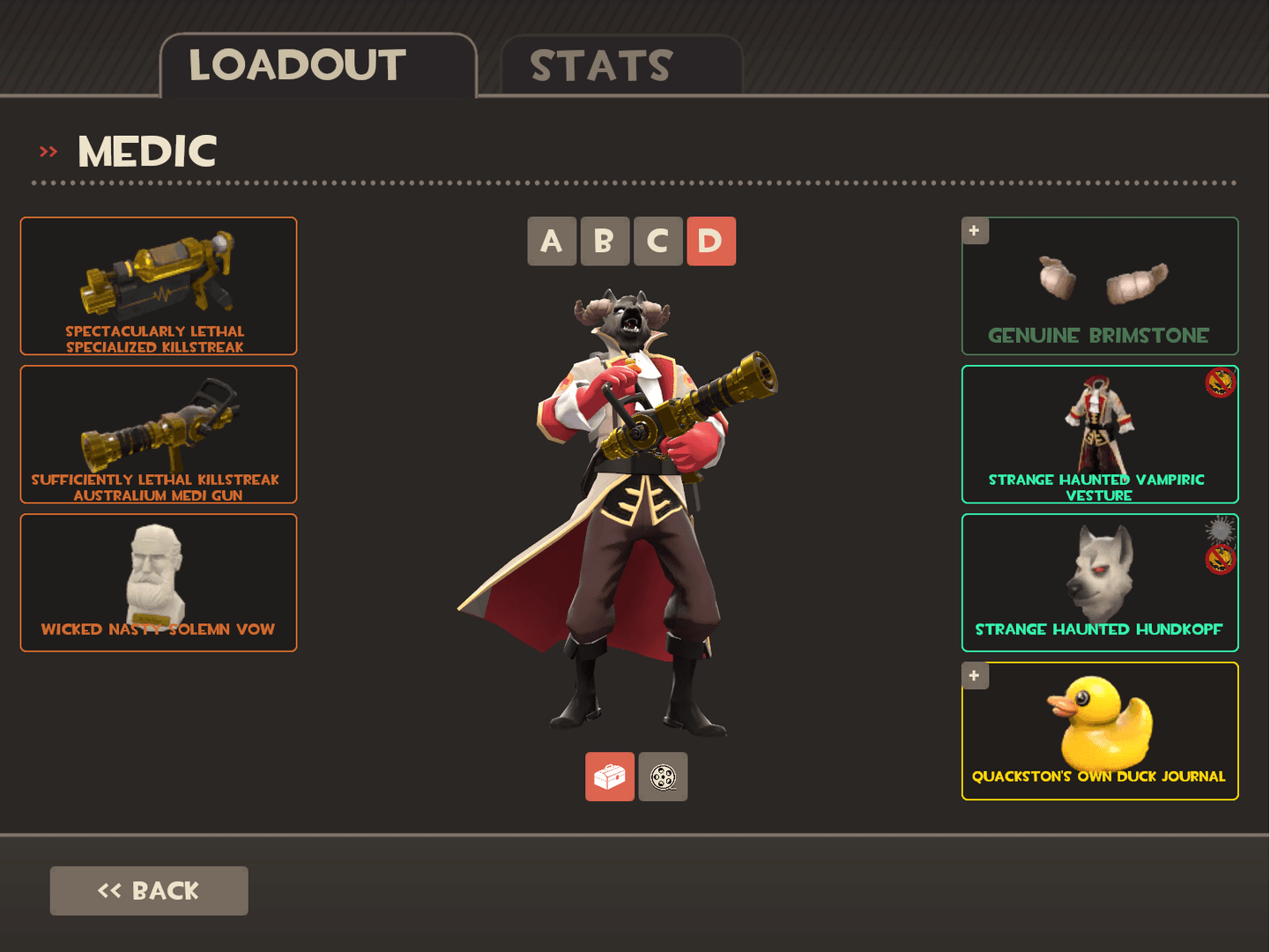Select the film reel taunts loadout icon
The image size is (1270, 952).
click(662, 776)
